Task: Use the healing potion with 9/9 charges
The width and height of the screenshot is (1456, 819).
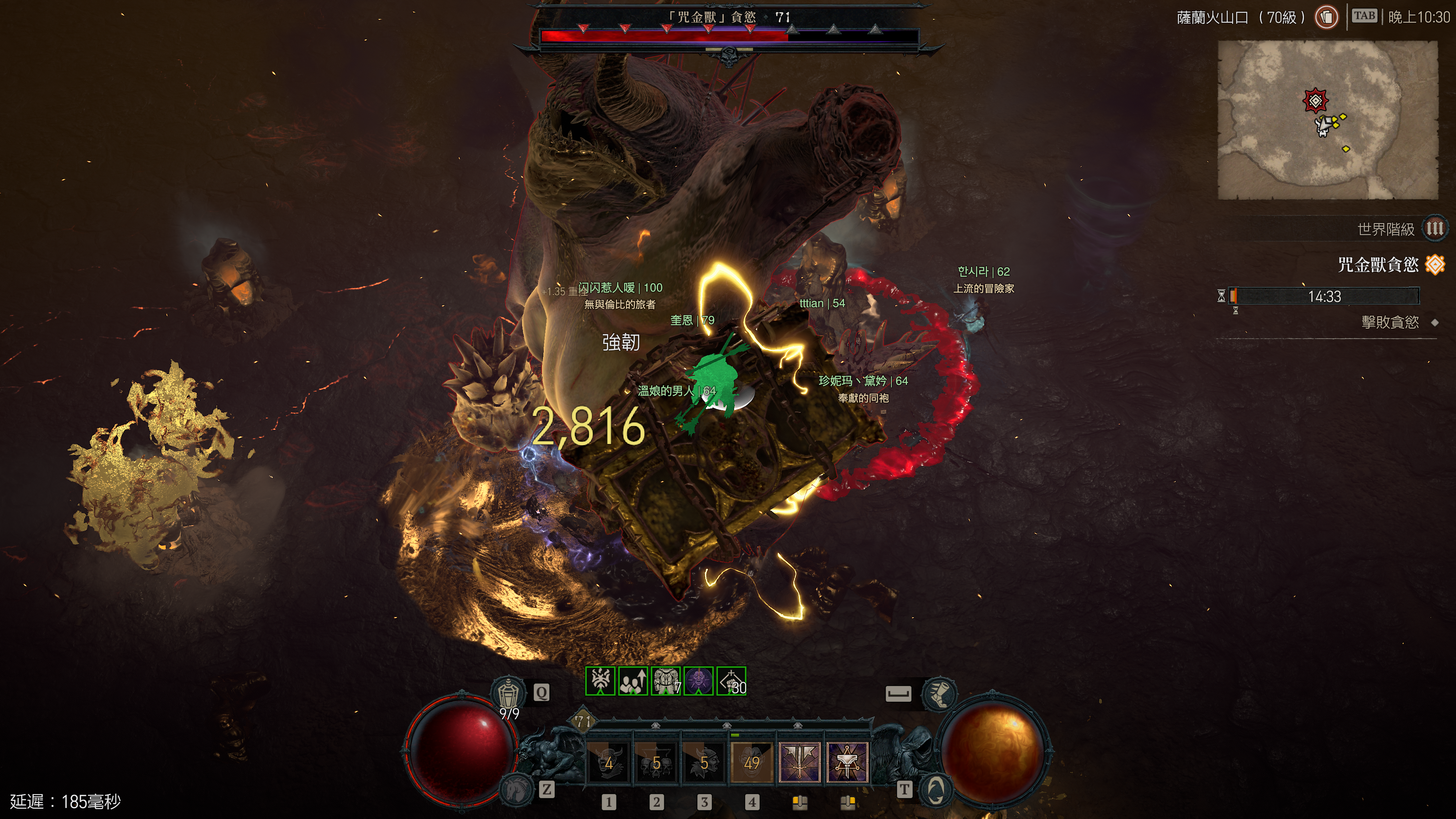Action: (x=508, y=692)
